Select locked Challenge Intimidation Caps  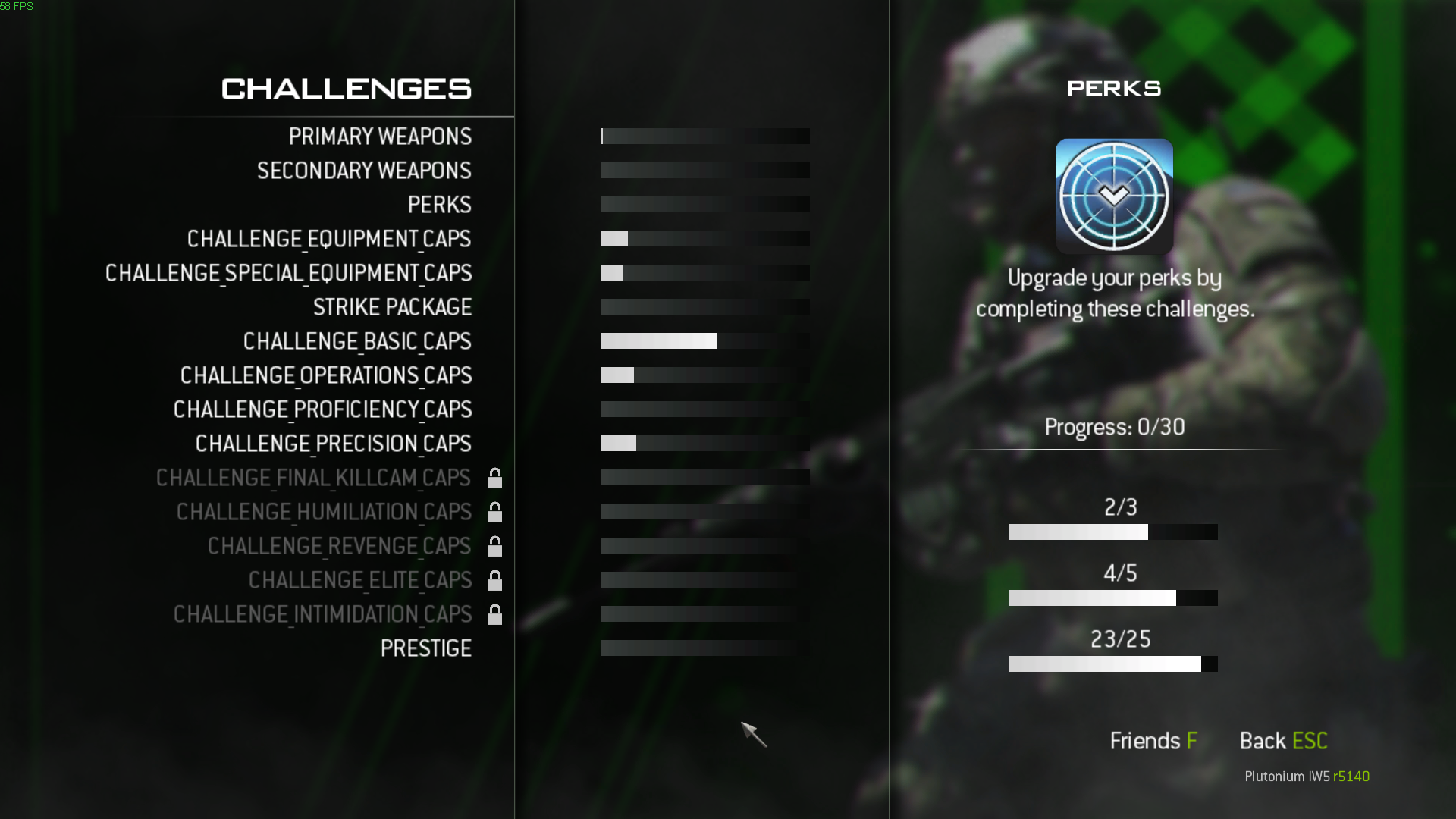click(322, 614)
